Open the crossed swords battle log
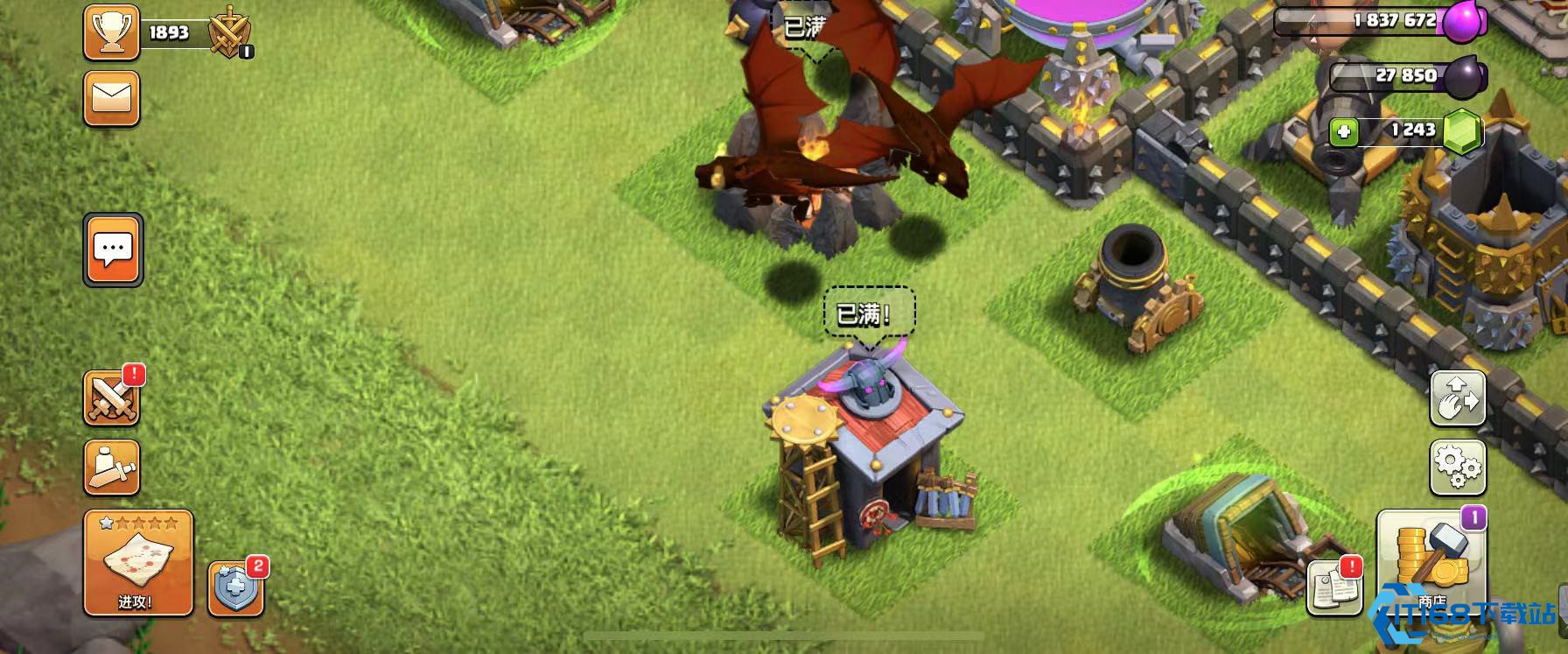This screenshot has width=1568, height=654. point(112,397)
